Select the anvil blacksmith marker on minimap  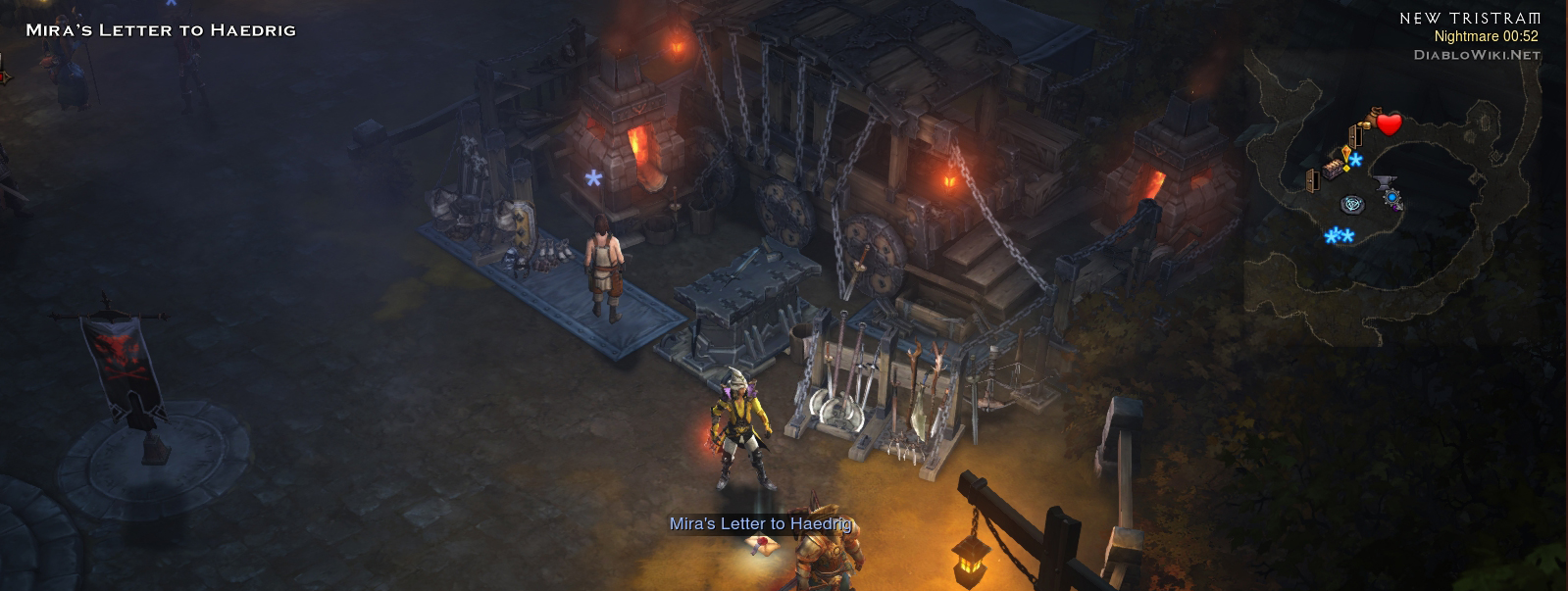[x=1383, y=182]
